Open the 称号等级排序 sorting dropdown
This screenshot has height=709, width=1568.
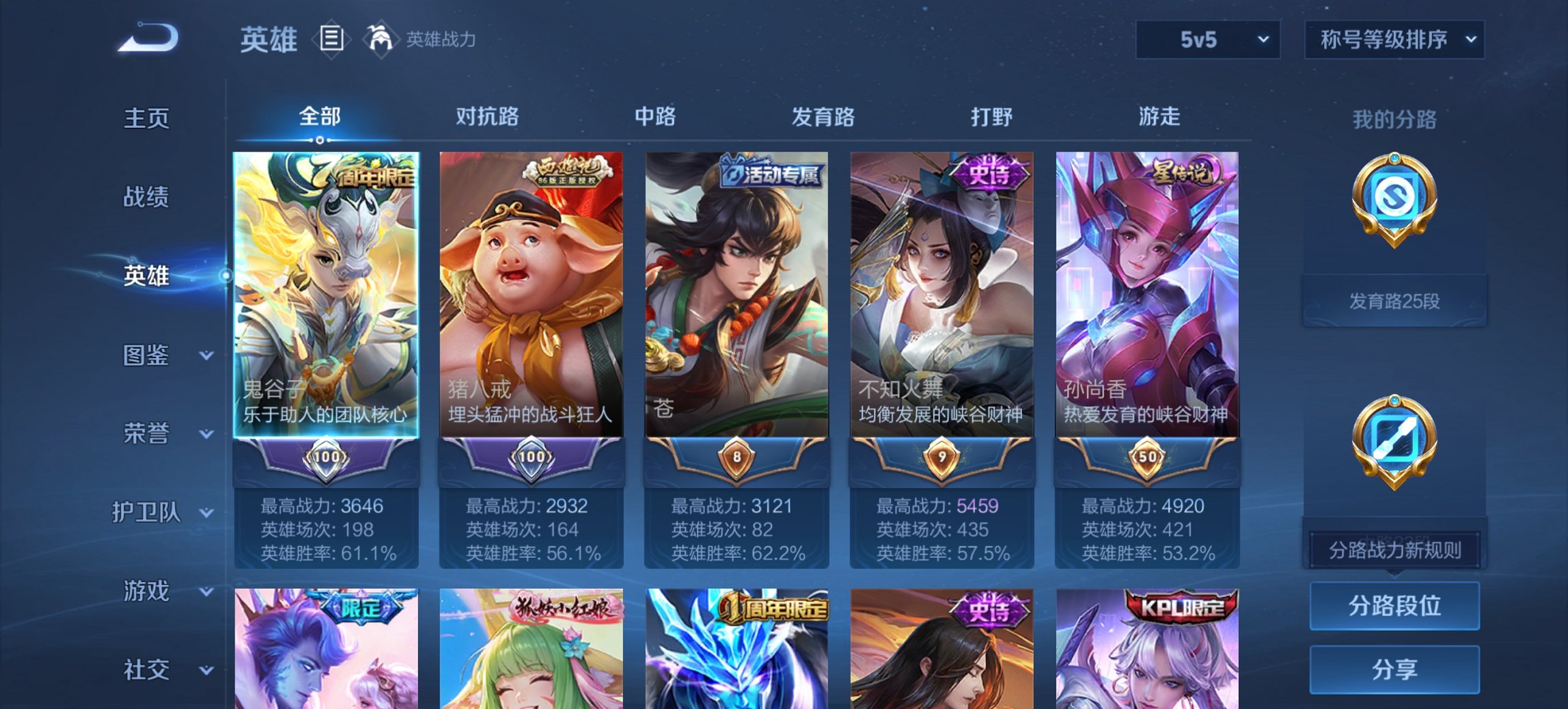click(1394, 39)
